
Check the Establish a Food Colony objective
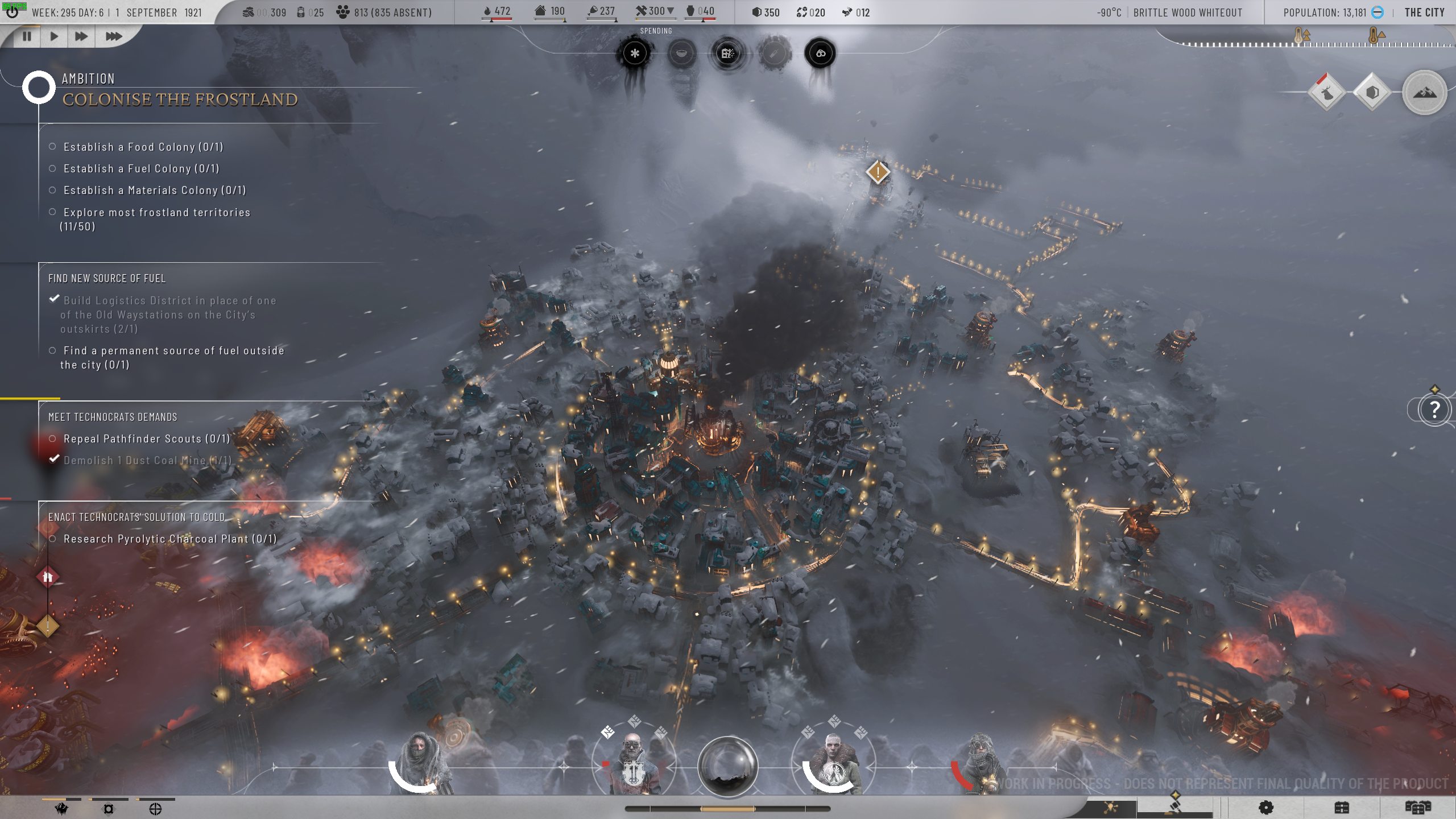coord(53,146)
